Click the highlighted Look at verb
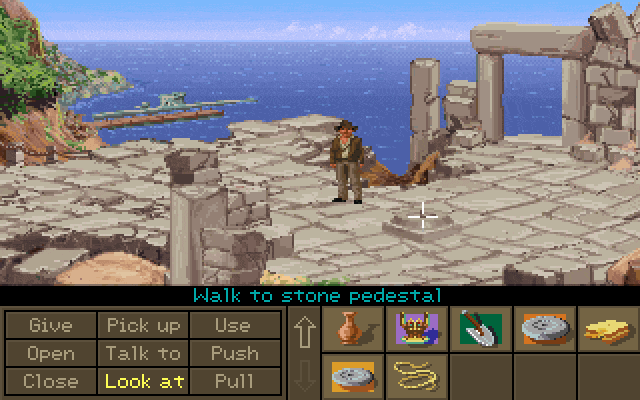The image size is (640, 400). [x=143, y=381]
